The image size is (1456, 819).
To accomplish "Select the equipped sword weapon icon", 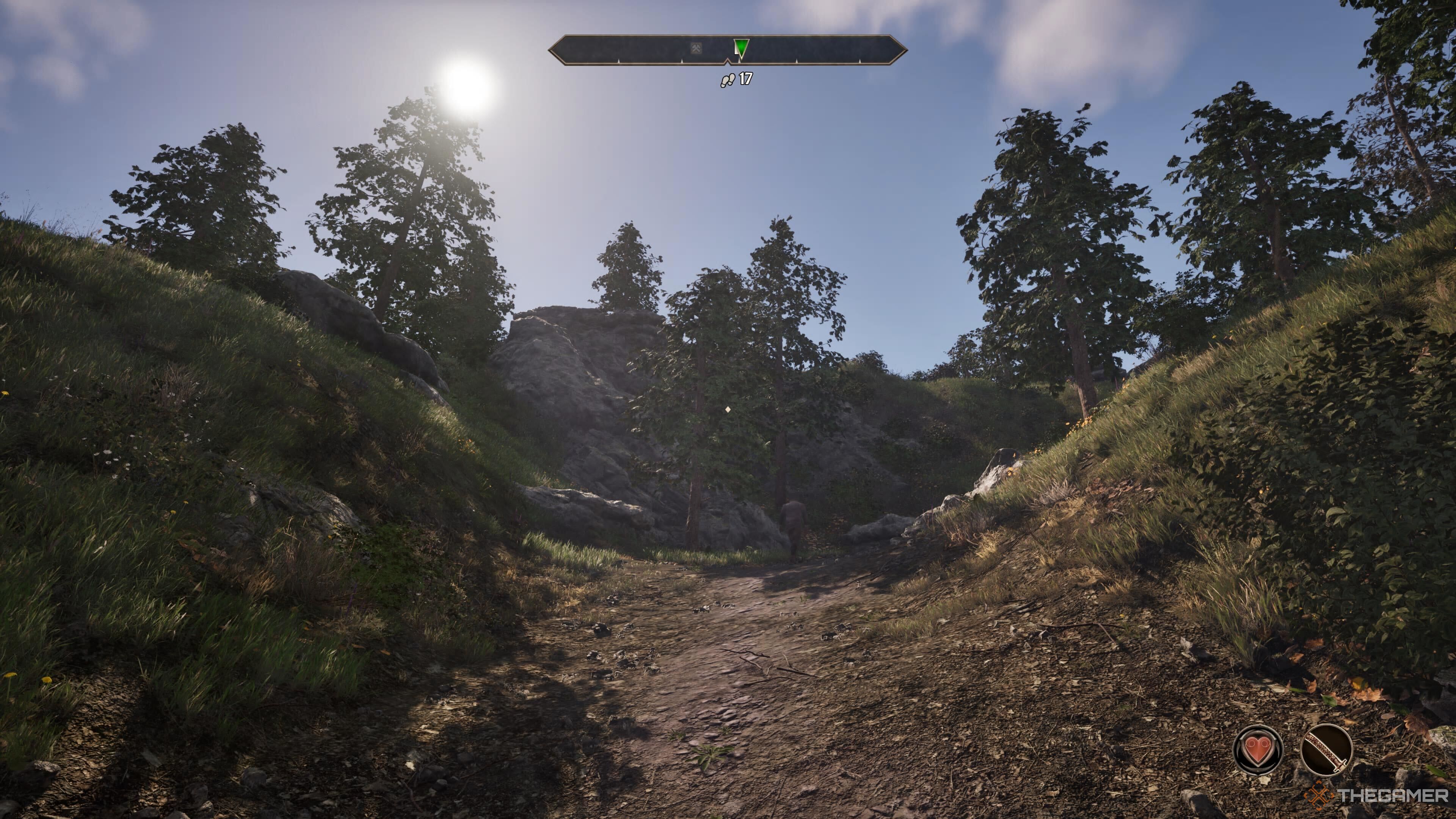I will tap(1326, 750).
